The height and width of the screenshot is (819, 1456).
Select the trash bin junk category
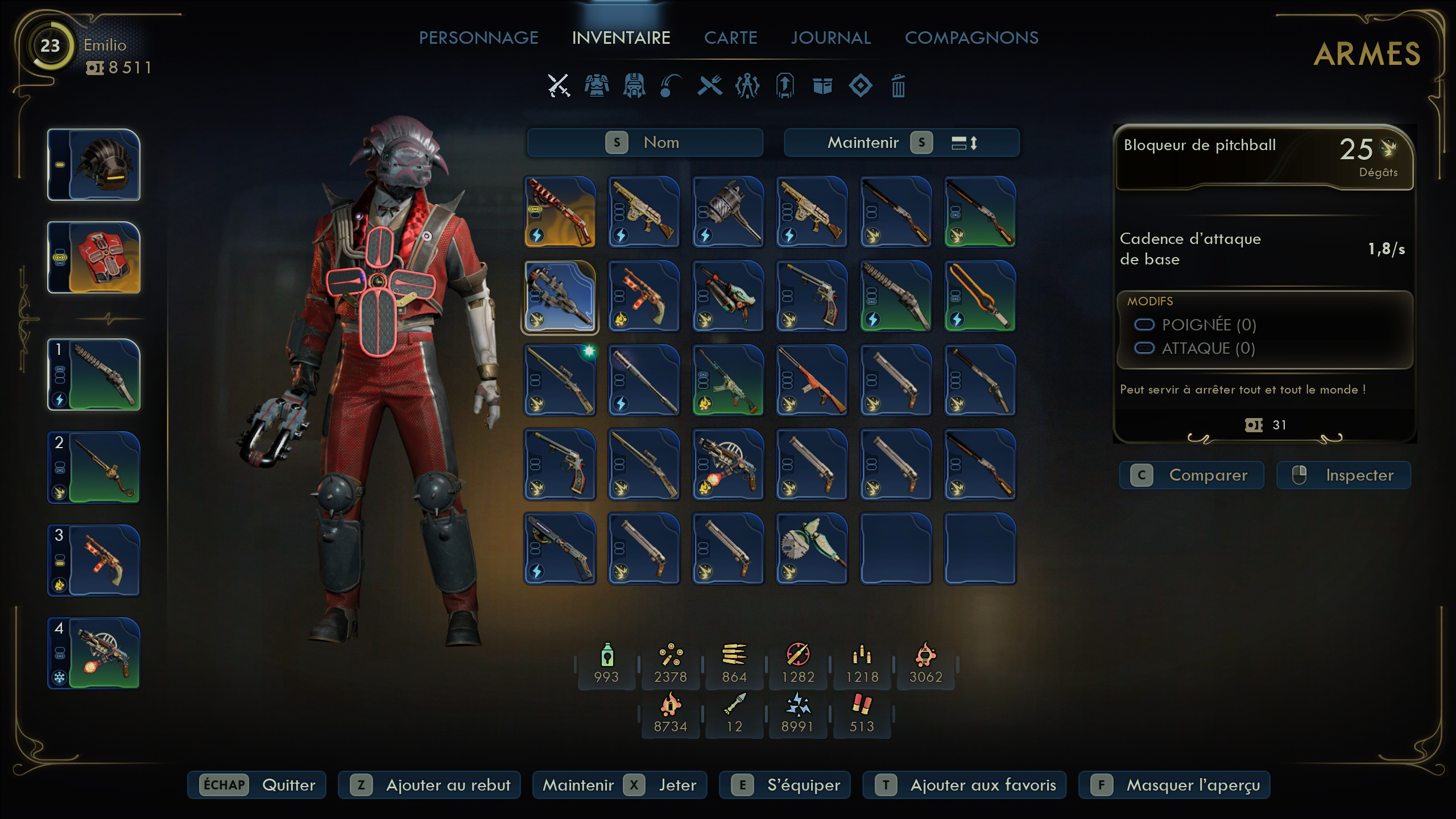pos(898,86)
